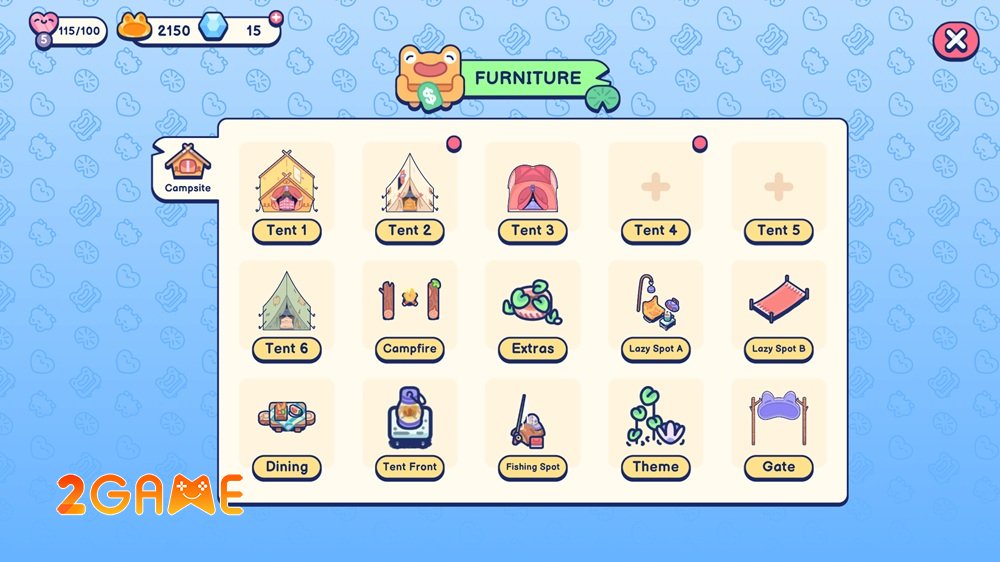This screenshot has height=562, width=1000.
Task: Select the Campfire furniture tile
Action: tap(410, 309)
